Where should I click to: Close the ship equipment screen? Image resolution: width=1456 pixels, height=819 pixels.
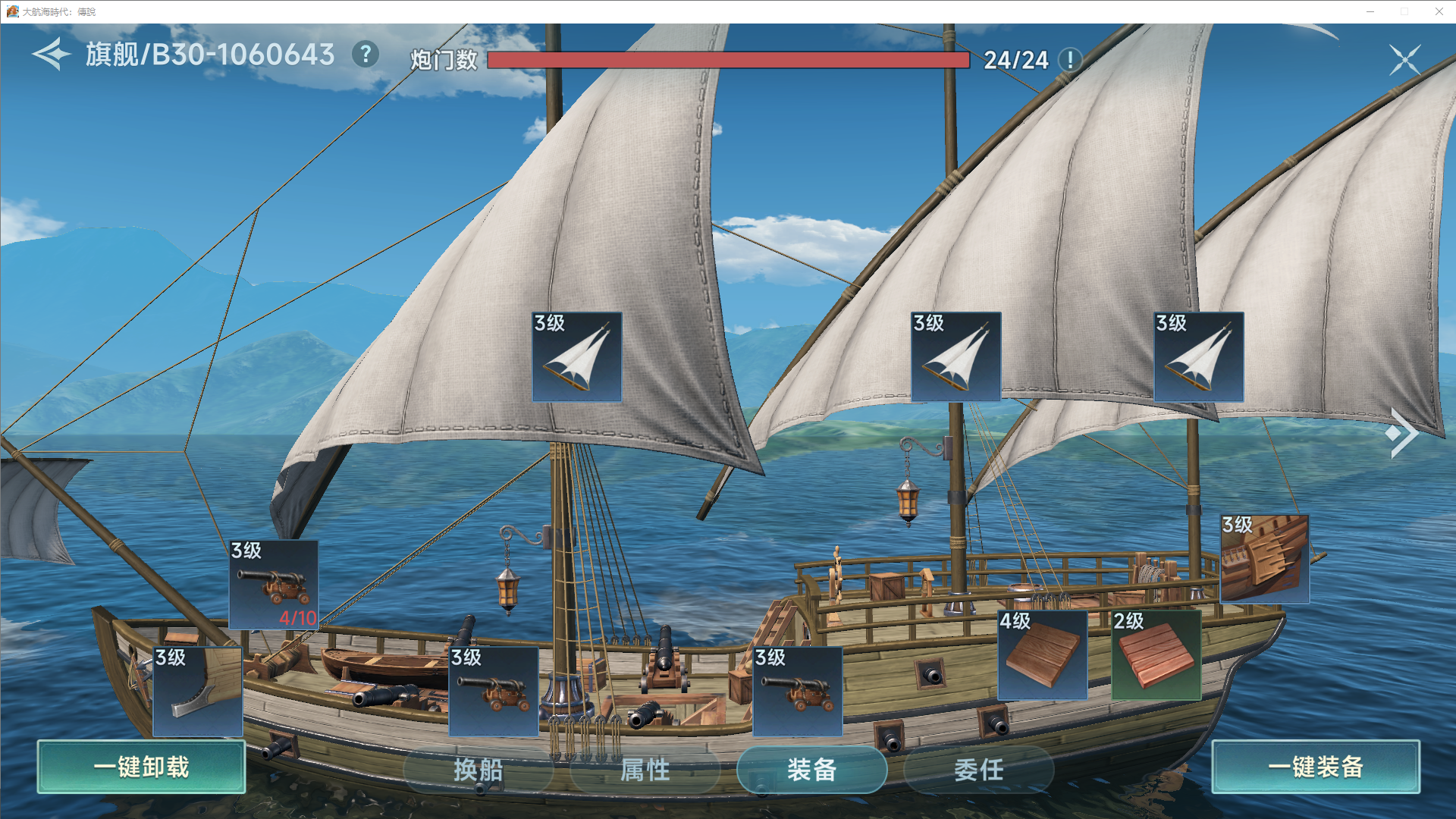tap(1404, 59)
